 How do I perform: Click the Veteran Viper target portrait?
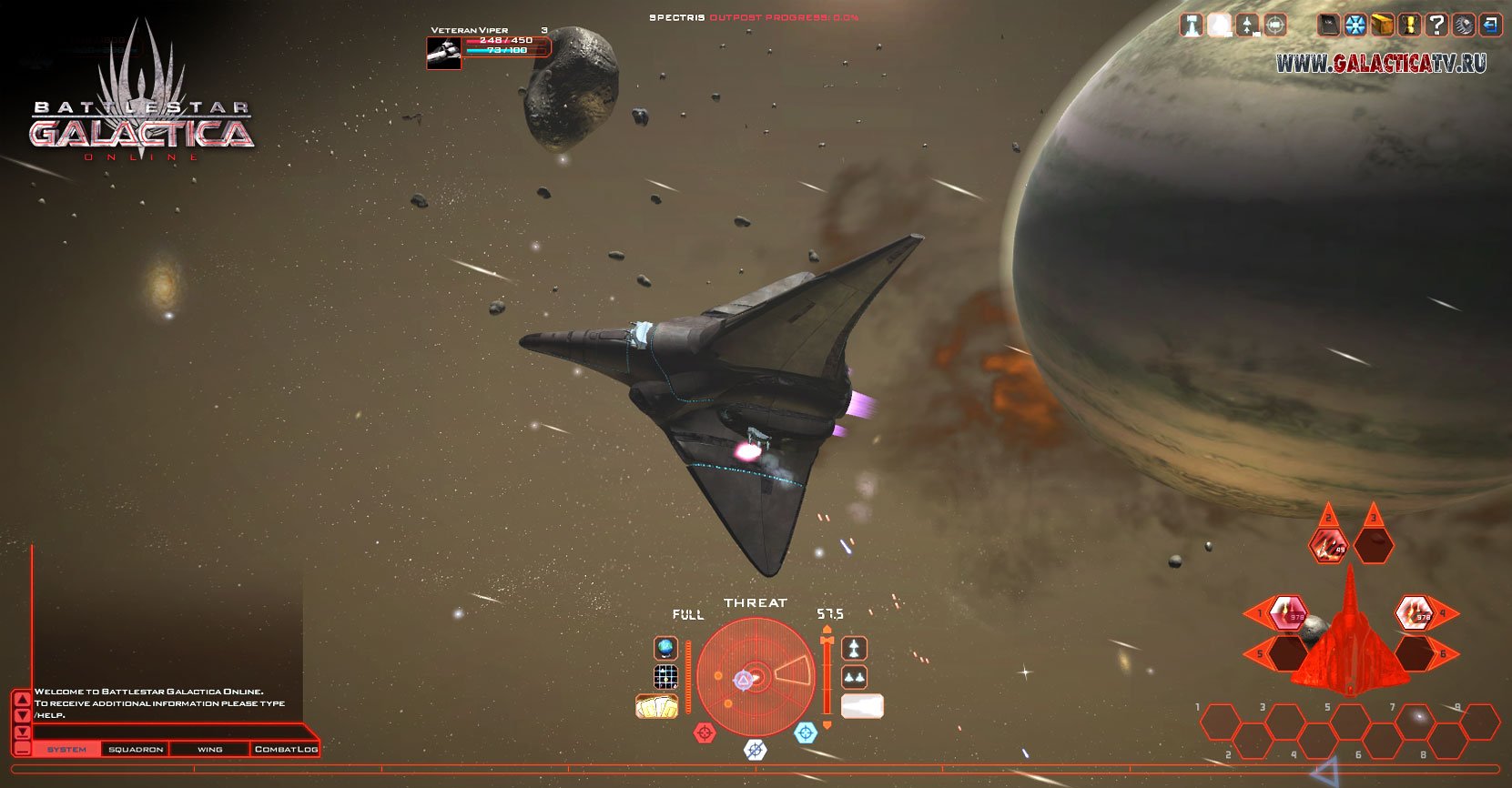pos(443,52)
